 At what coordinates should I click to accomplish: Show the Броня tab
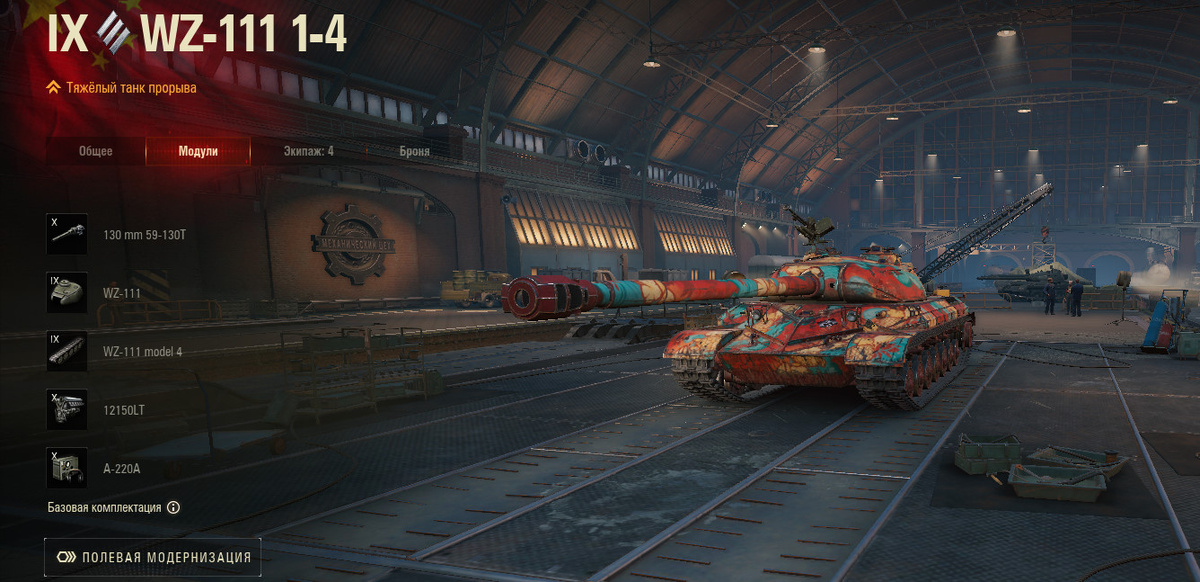pyautogui.click(x=413, y=151)
